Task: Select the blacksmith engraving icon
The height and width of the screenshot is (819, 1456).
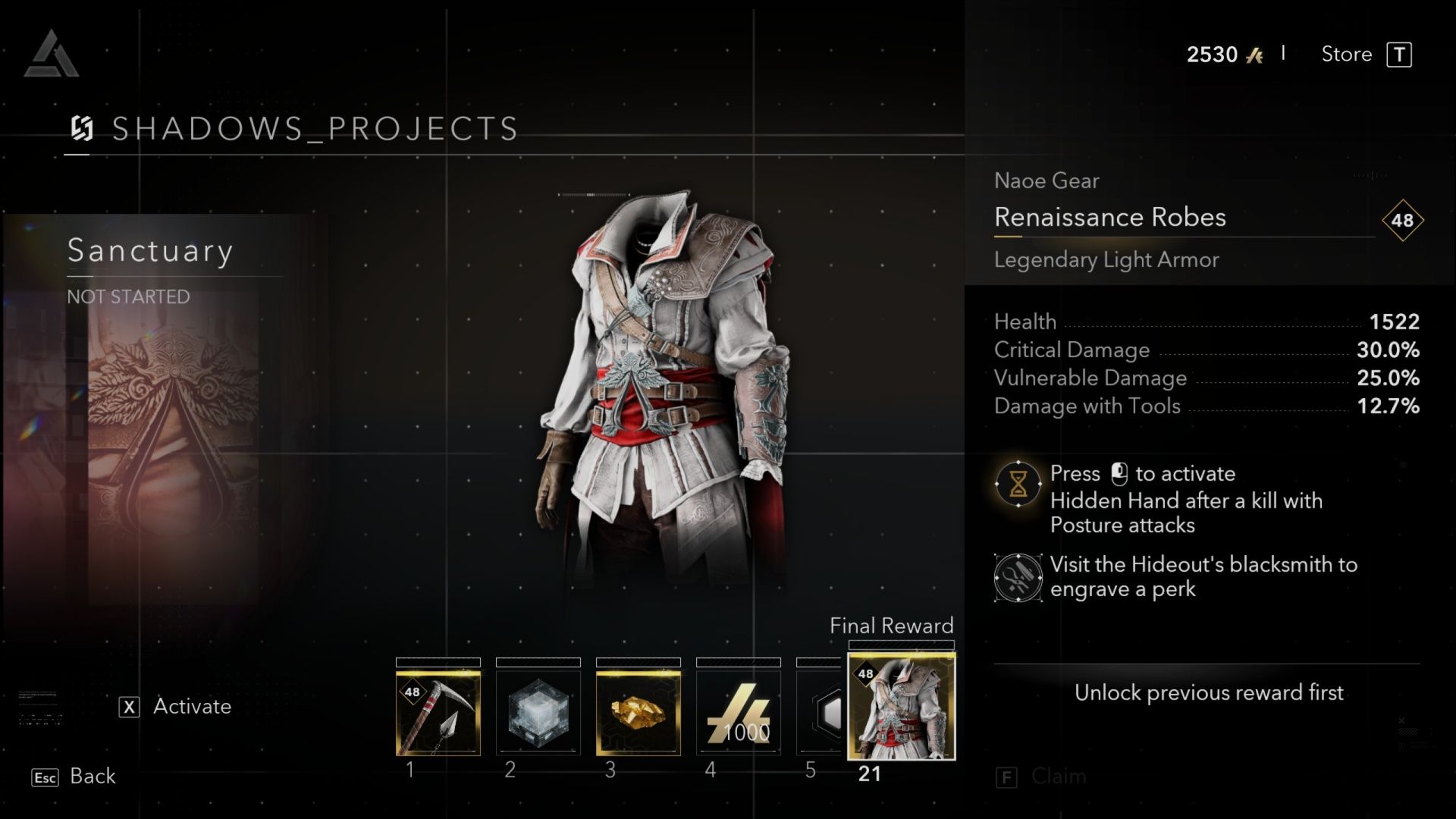Action: point(1018,577)
